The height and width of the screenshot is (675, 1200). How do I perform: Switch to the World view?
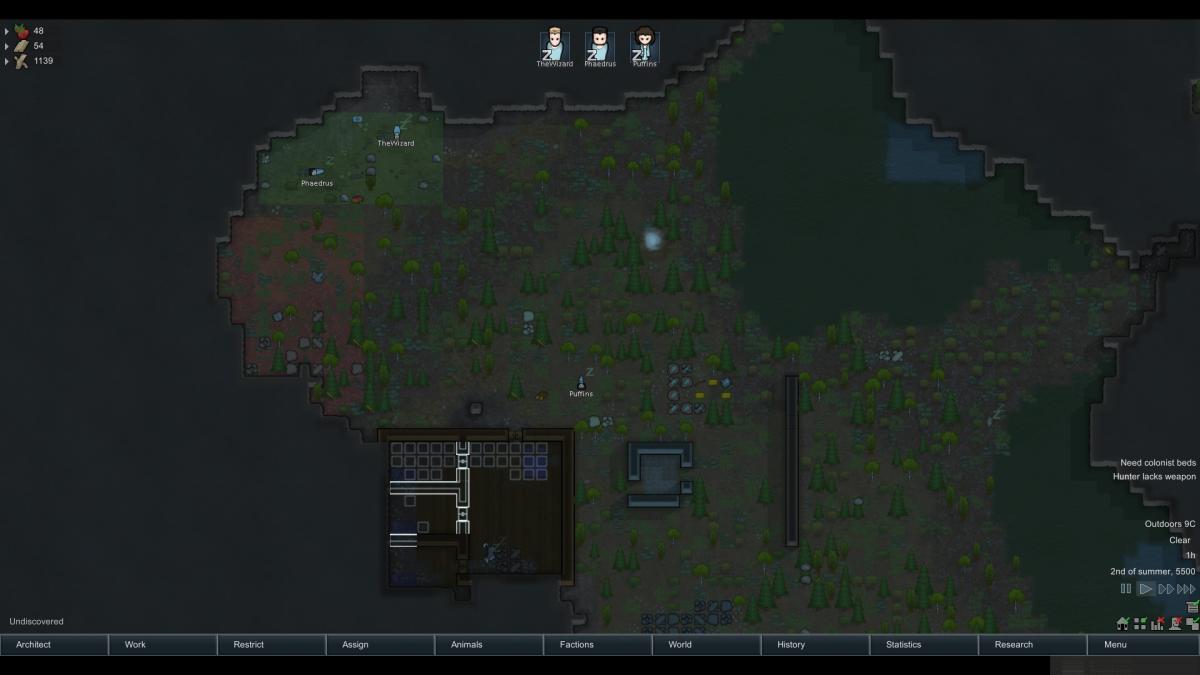coord(707,645)
